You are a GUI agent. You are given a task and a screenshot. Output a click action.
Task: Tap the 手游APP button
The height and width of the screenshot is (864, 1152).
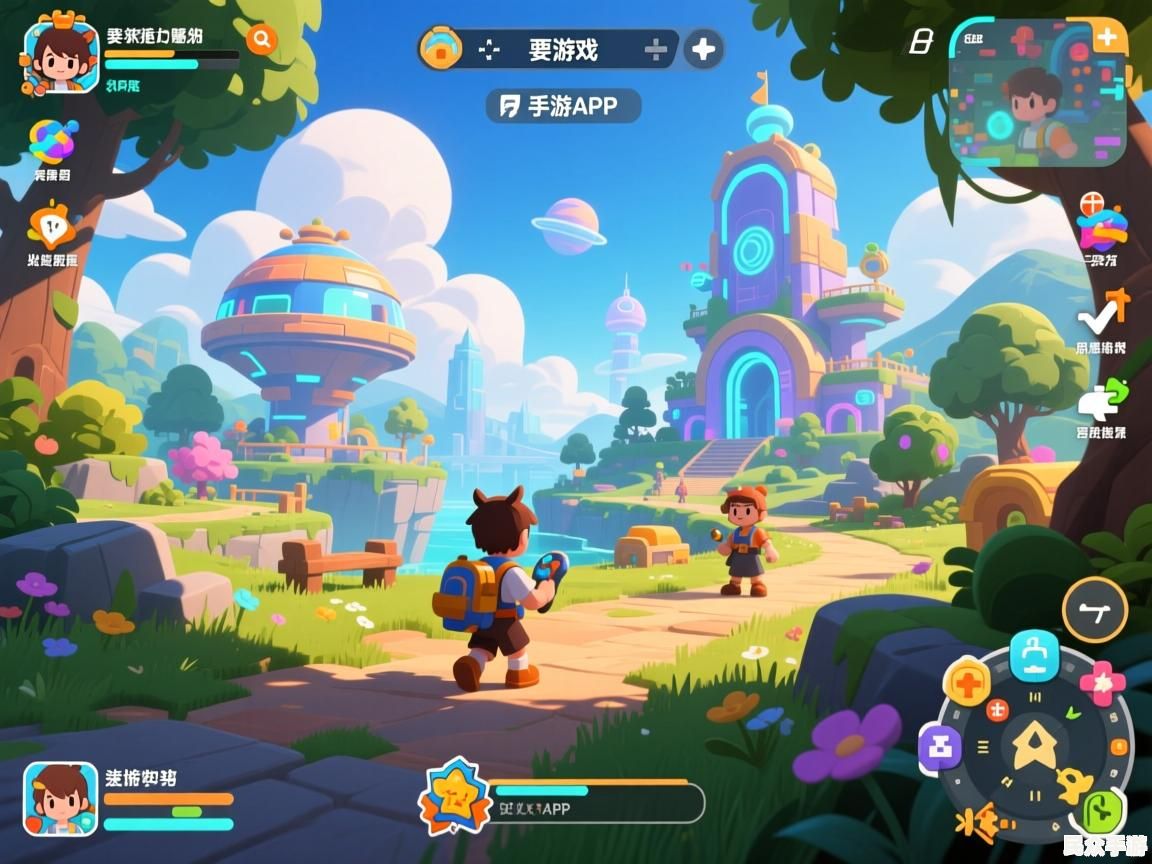pos(563,106)
